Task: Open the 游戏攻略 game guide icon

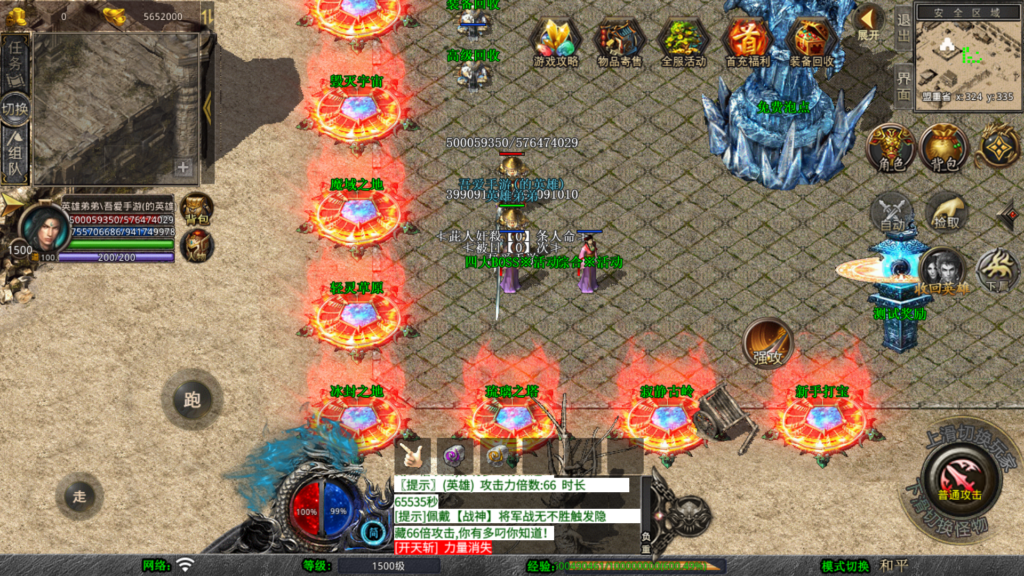Action: 556,40
